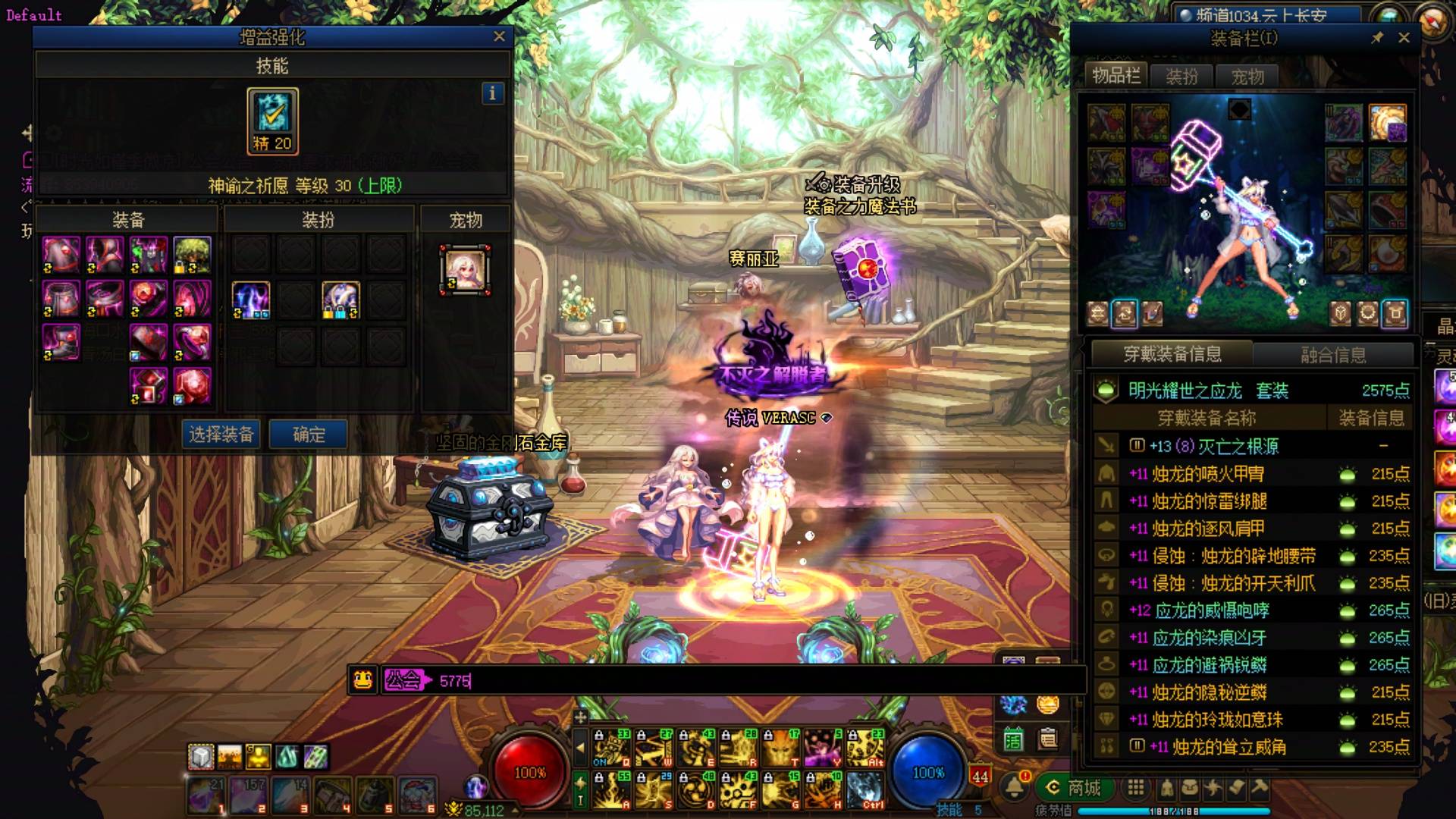This screenshot has width=1456, height=819.
Task: Select the pet portrait slot
Action: 465,270
